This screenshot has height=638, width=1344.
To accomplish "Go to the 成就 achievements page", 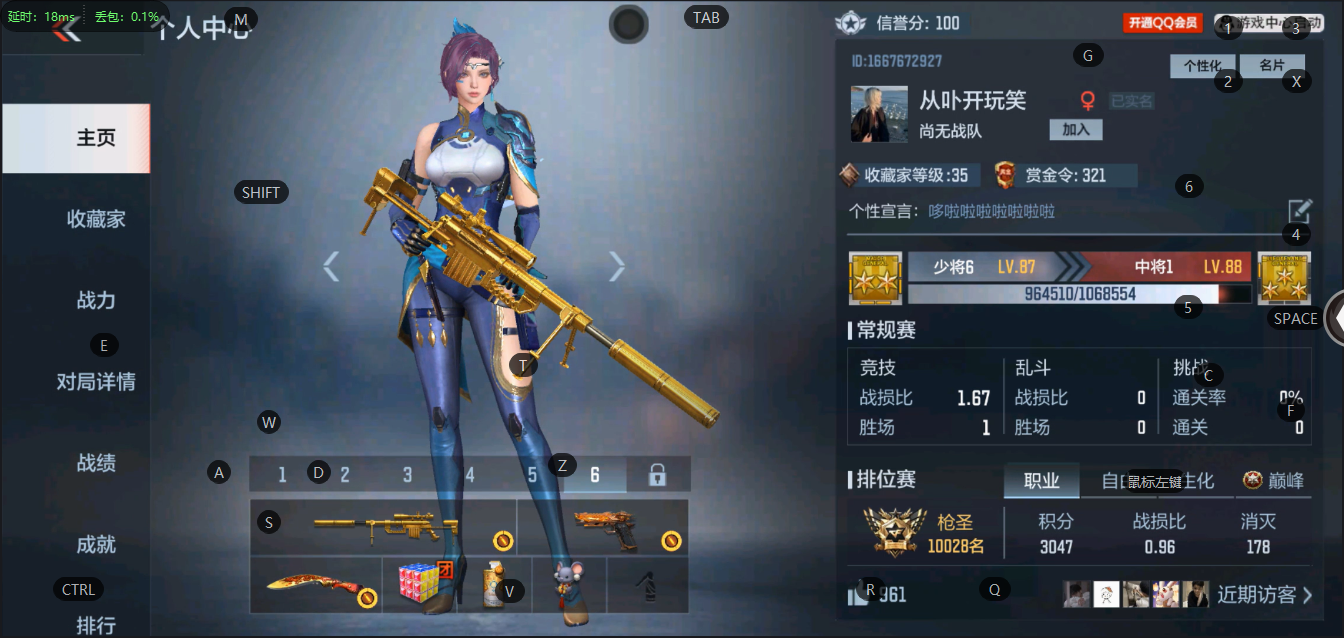I will 96,544.
